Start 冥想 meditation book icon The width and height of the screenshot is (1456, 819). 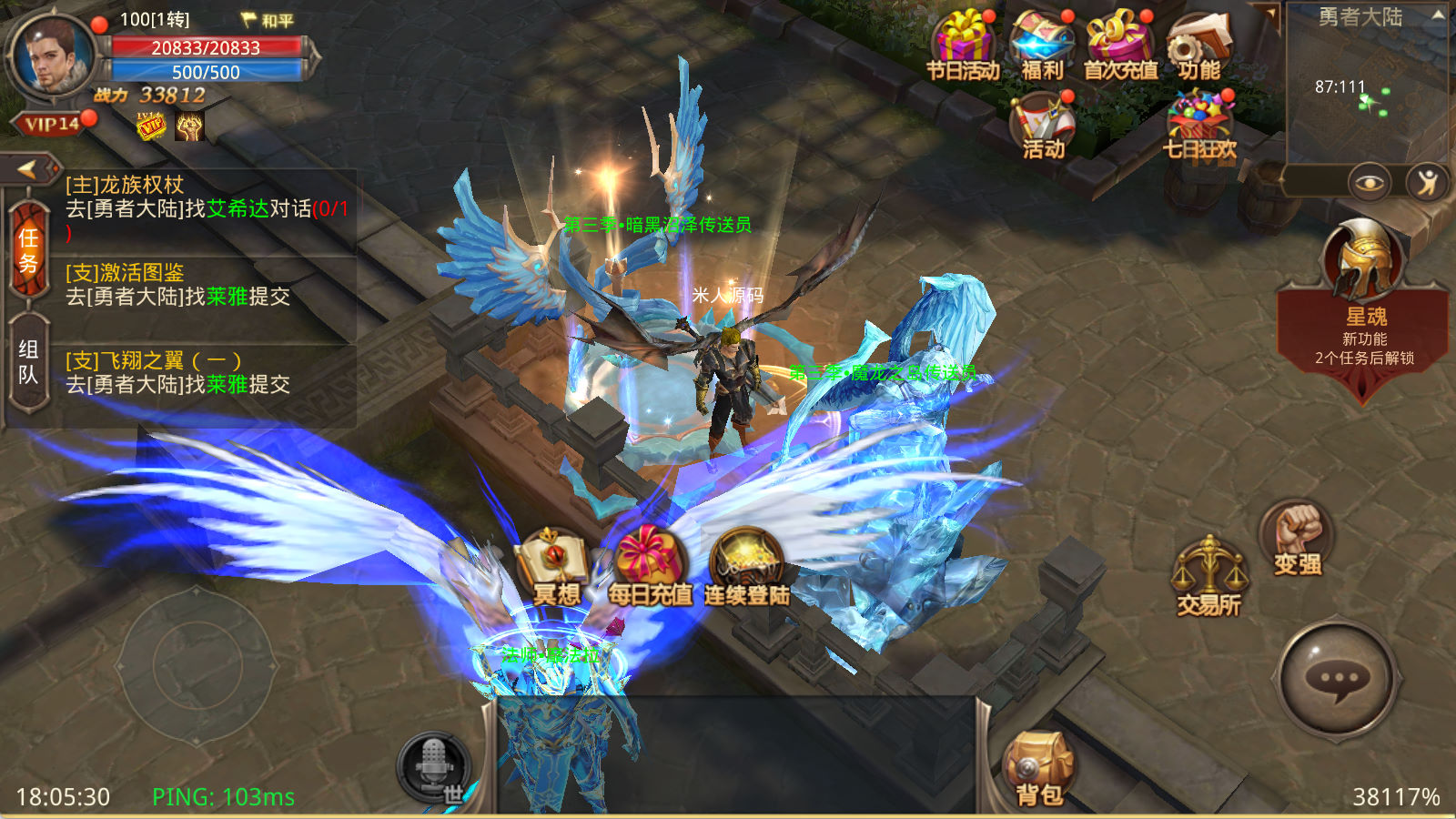click(x=555, y=567)
